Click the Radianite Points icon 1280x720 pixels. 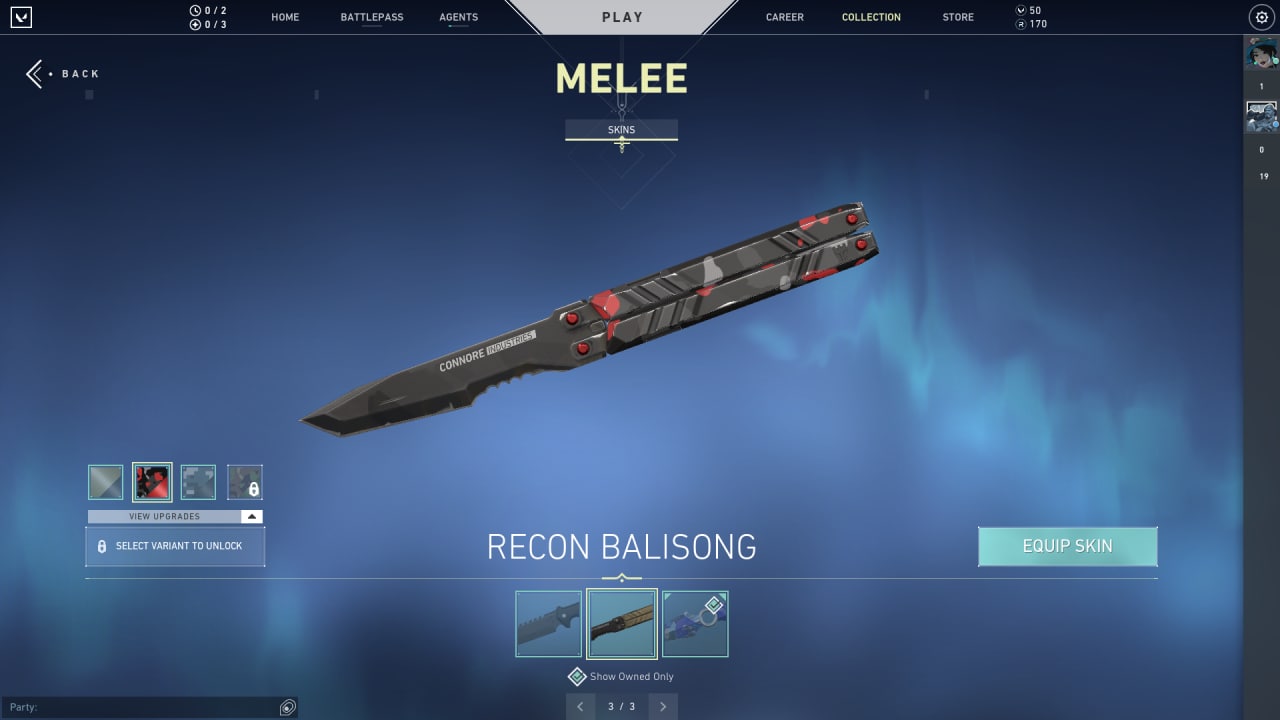[1021, 24]
